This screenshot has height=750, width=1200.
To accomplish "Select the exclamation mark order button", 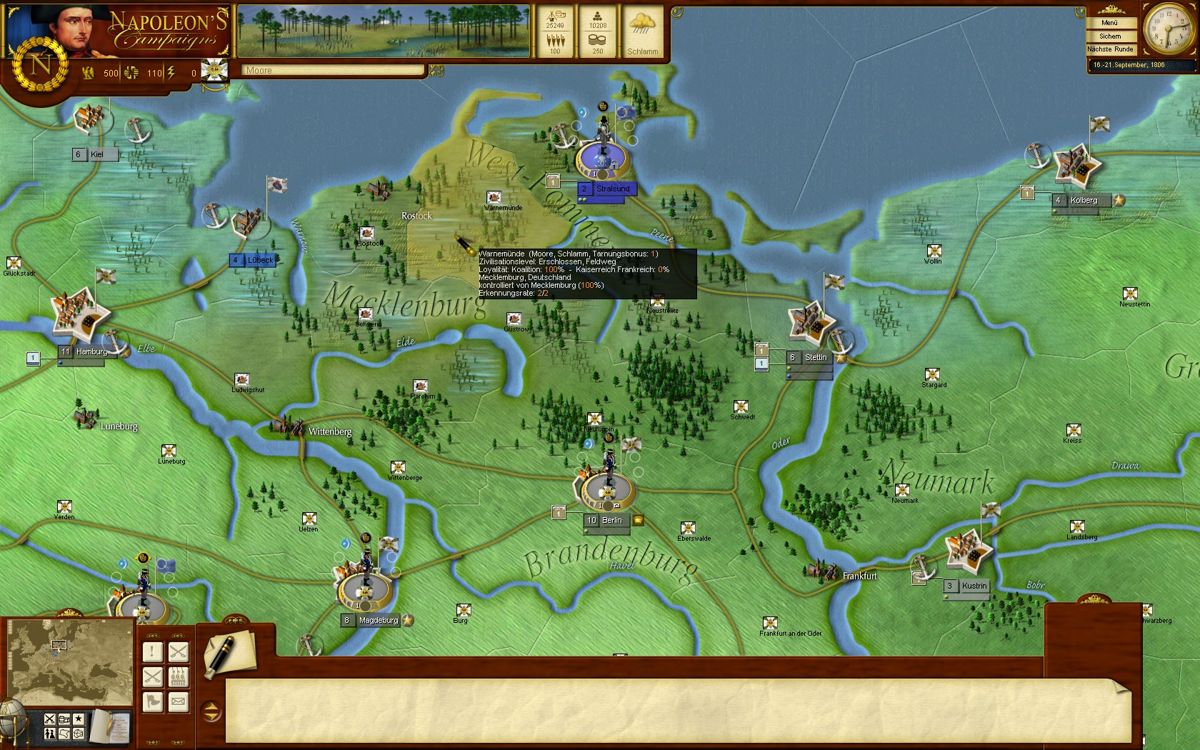I will [x=153, y=652].
